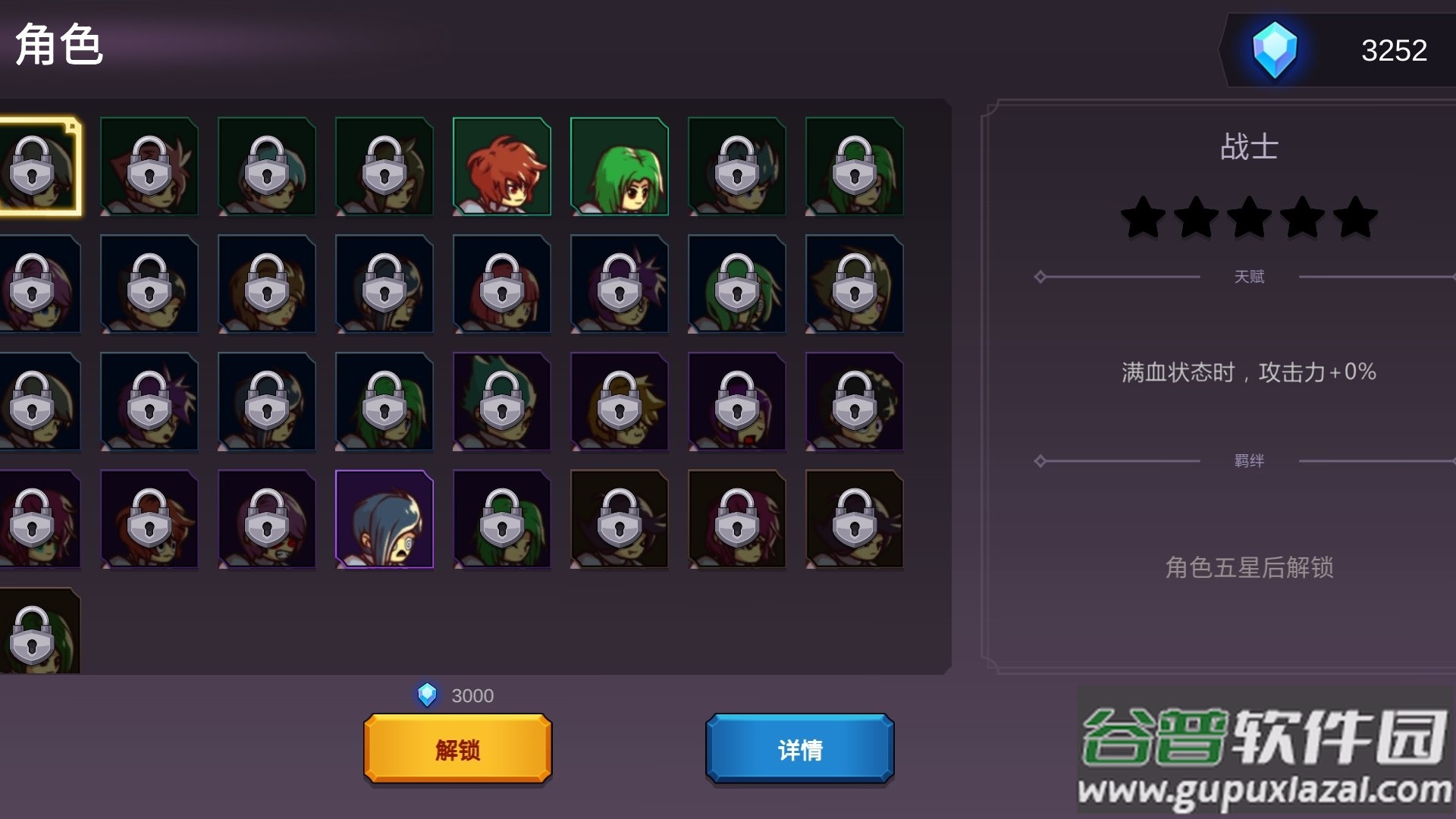This screenshot has height=819, width=1456.
Task: Select the highlighted yellow-framed locked character
Action: point(38,167)
